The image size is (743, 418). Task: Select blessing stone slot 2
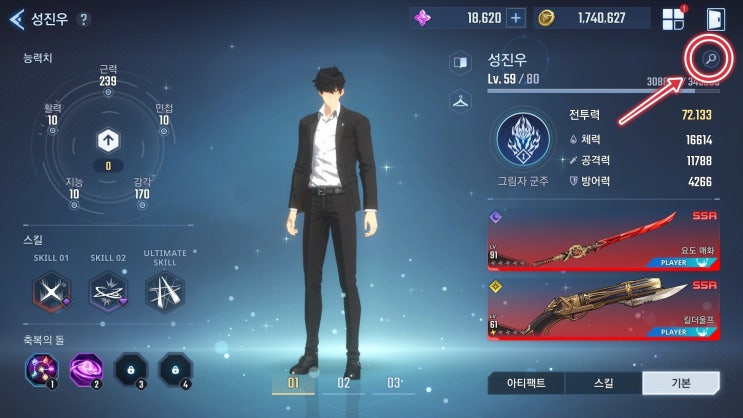tap(86, 371)
